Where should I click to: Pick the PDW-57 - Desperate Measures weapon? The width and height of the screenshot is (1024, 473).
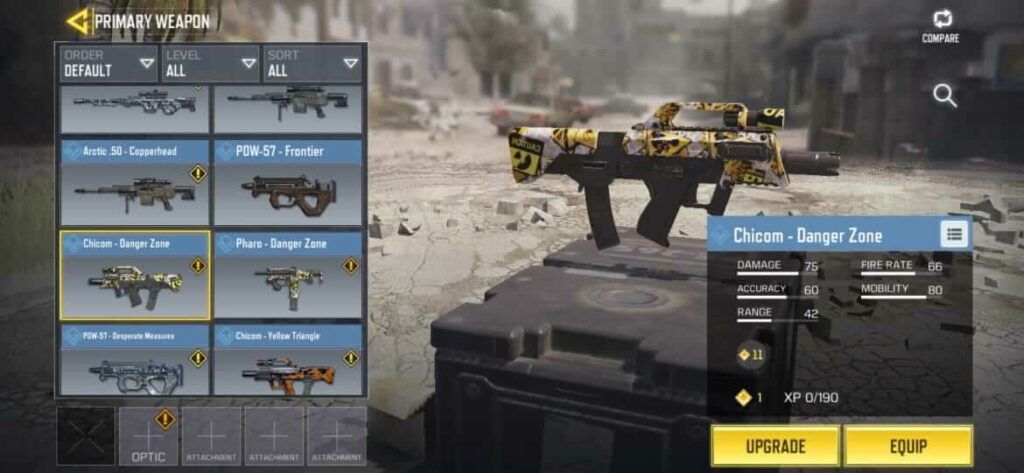coord(135,360)
